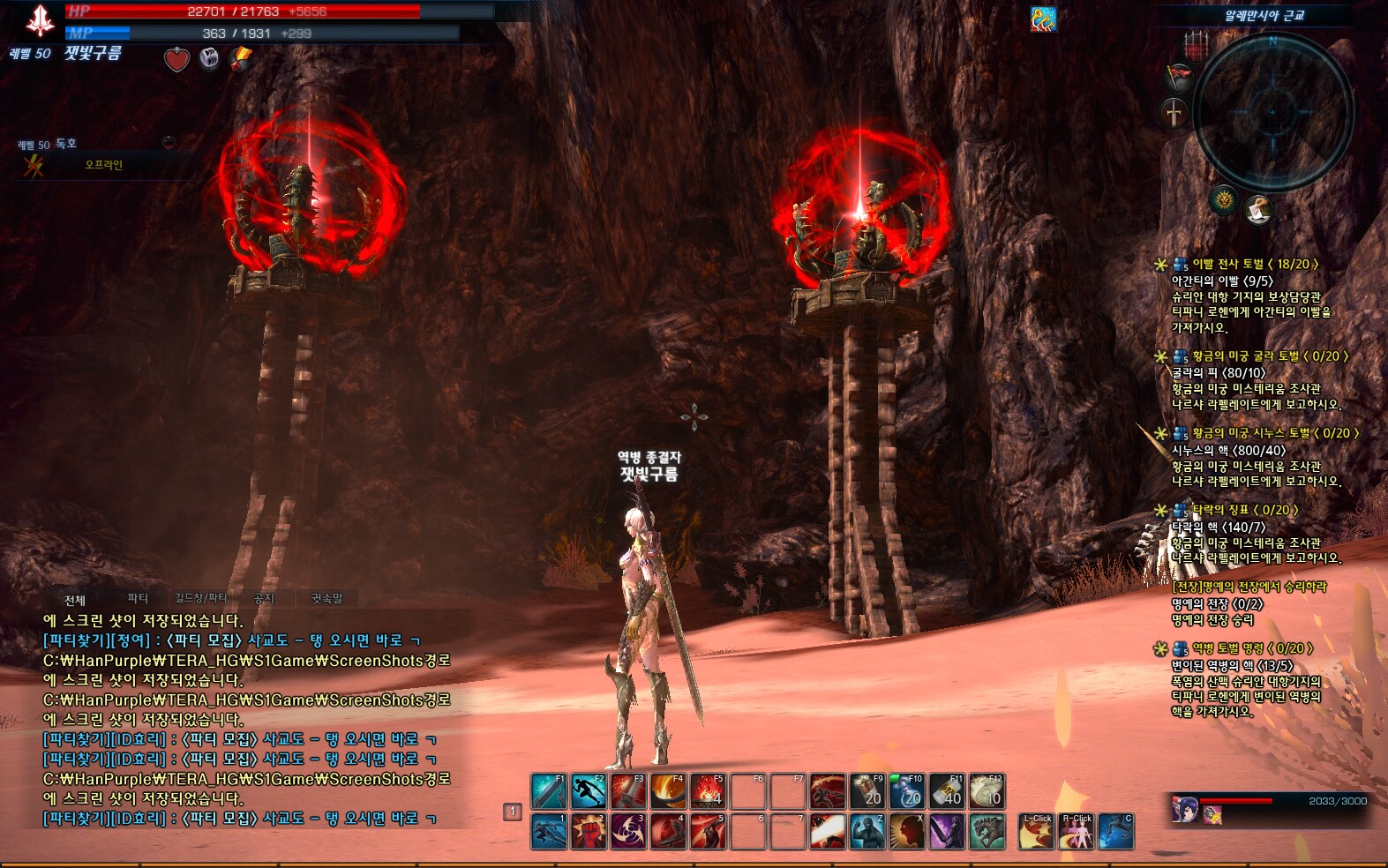
Task: Open the golden lion emblem icon
Action: (1224, 200)
